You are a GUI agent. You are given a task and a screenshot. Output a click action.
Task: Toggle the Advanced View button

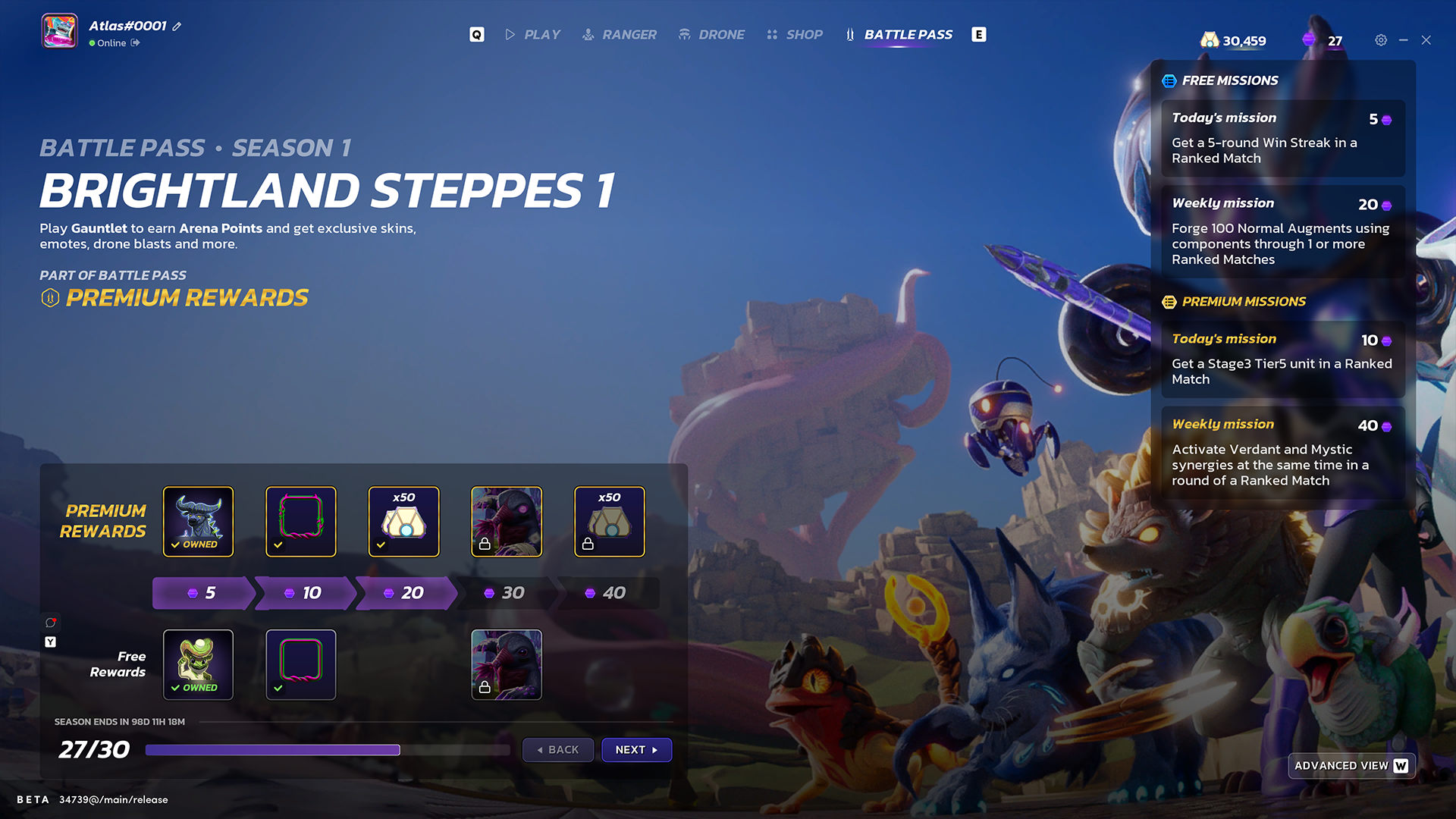coord(1351,766)
